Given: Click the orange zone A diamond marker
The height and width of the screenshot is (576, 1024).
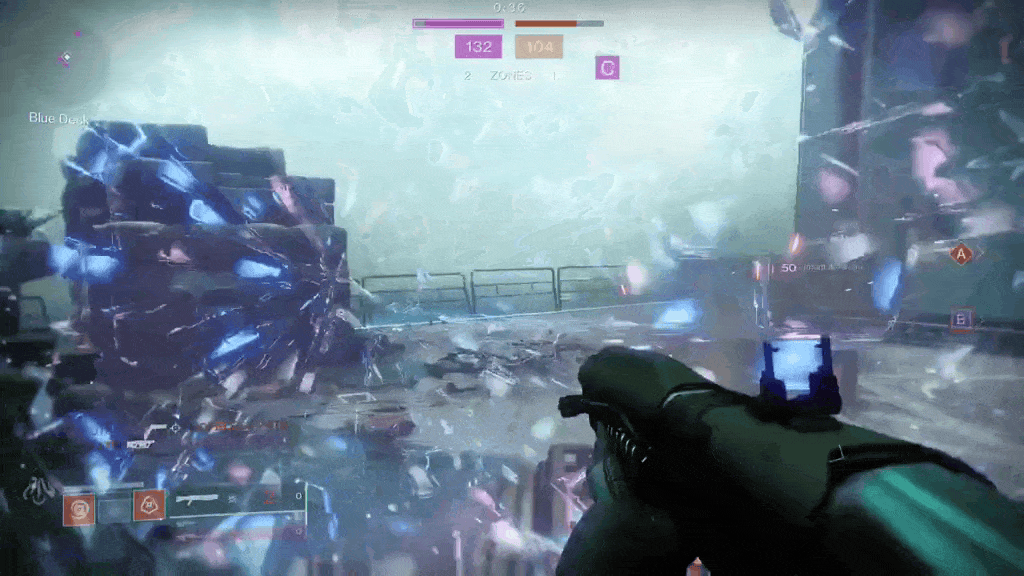Looking at the screenshot, I should (962, 255).
